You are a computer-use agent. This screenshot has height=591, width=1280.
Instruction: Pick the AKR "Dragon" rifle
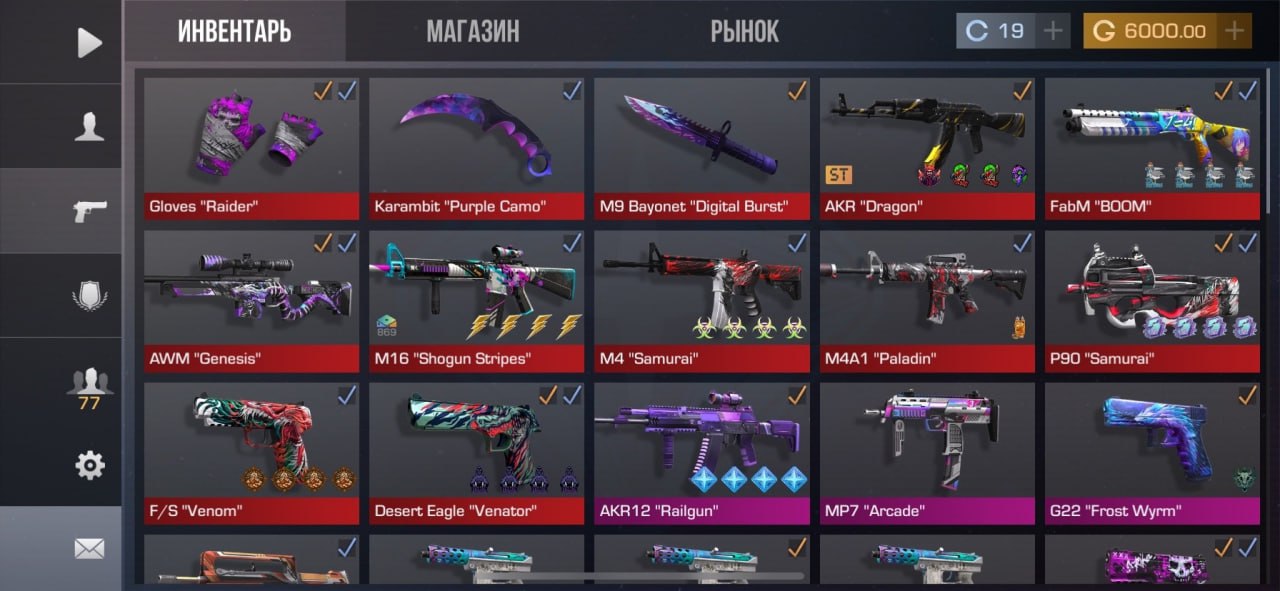click(x=927, y=145)
